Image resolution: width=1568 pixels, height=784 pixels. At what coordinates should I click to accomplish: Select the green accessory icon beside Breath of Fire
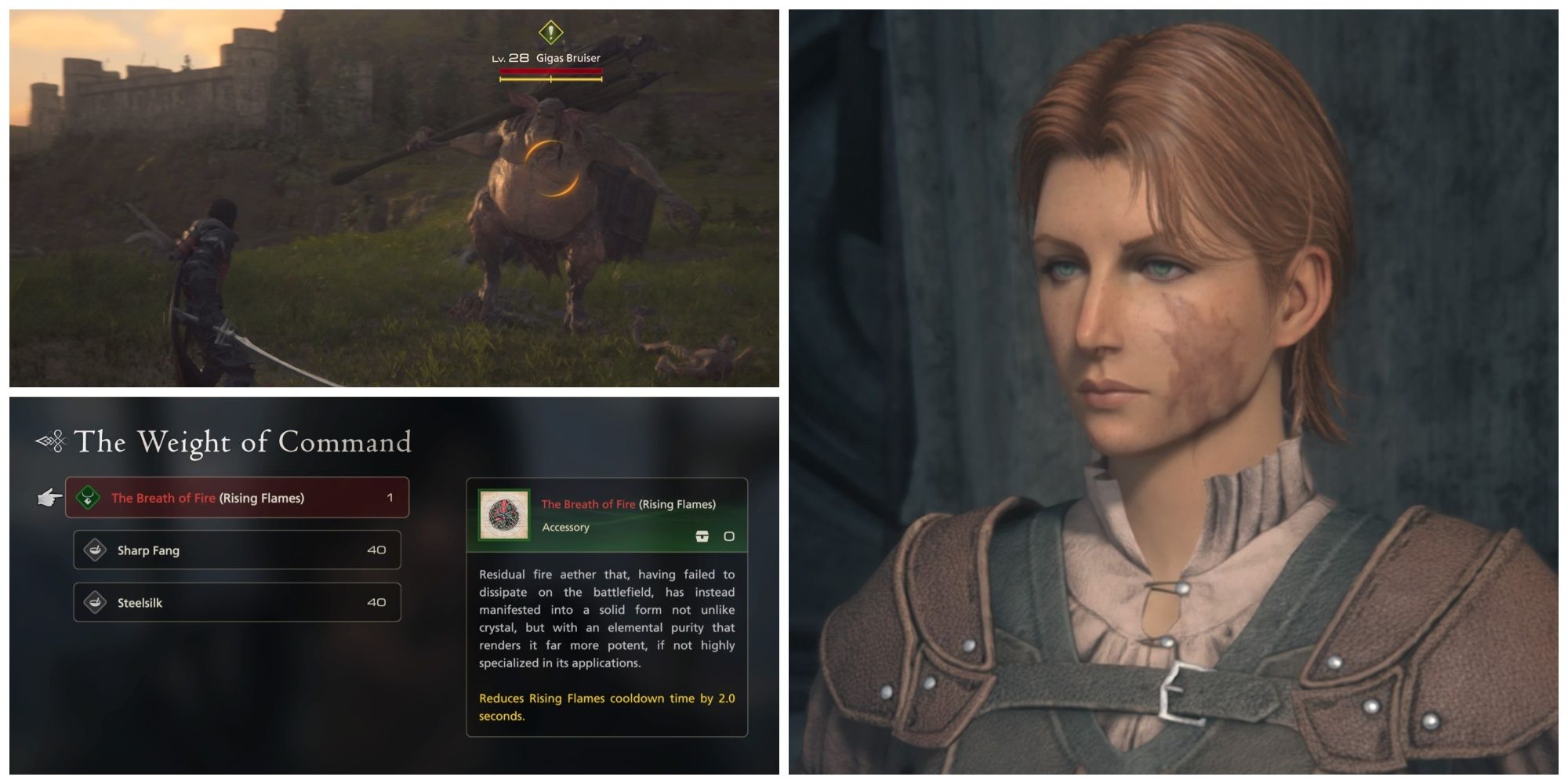point(86,497)
